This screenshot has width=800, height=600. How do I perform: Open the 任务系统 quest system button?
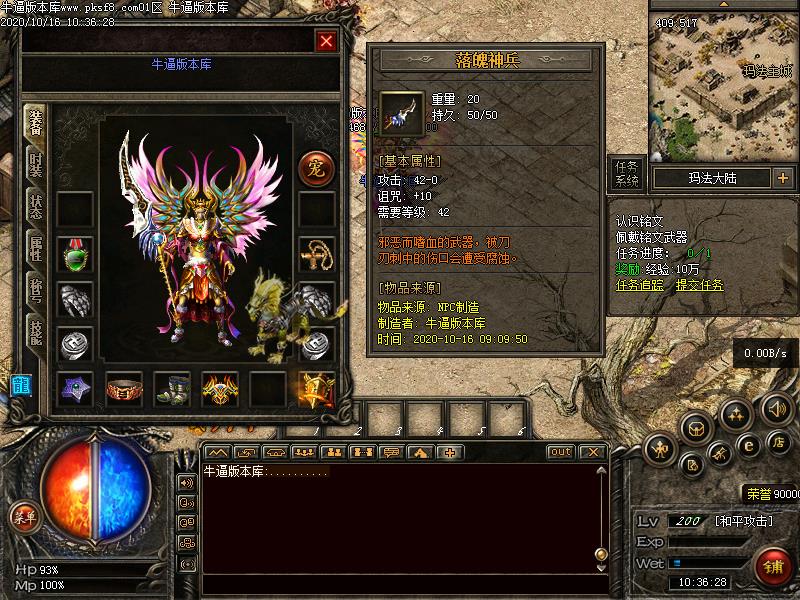coord(626,173)
